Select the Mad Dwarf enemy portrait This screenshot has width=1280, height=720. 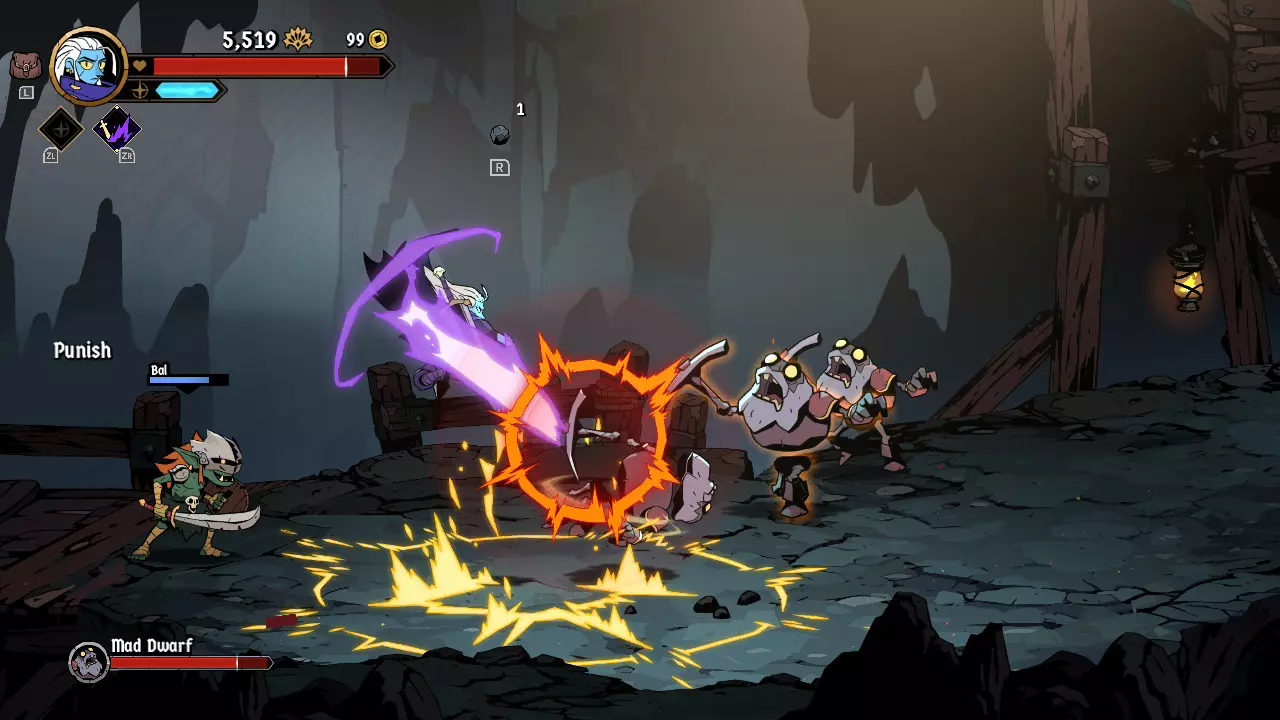(x=88, y=661)
